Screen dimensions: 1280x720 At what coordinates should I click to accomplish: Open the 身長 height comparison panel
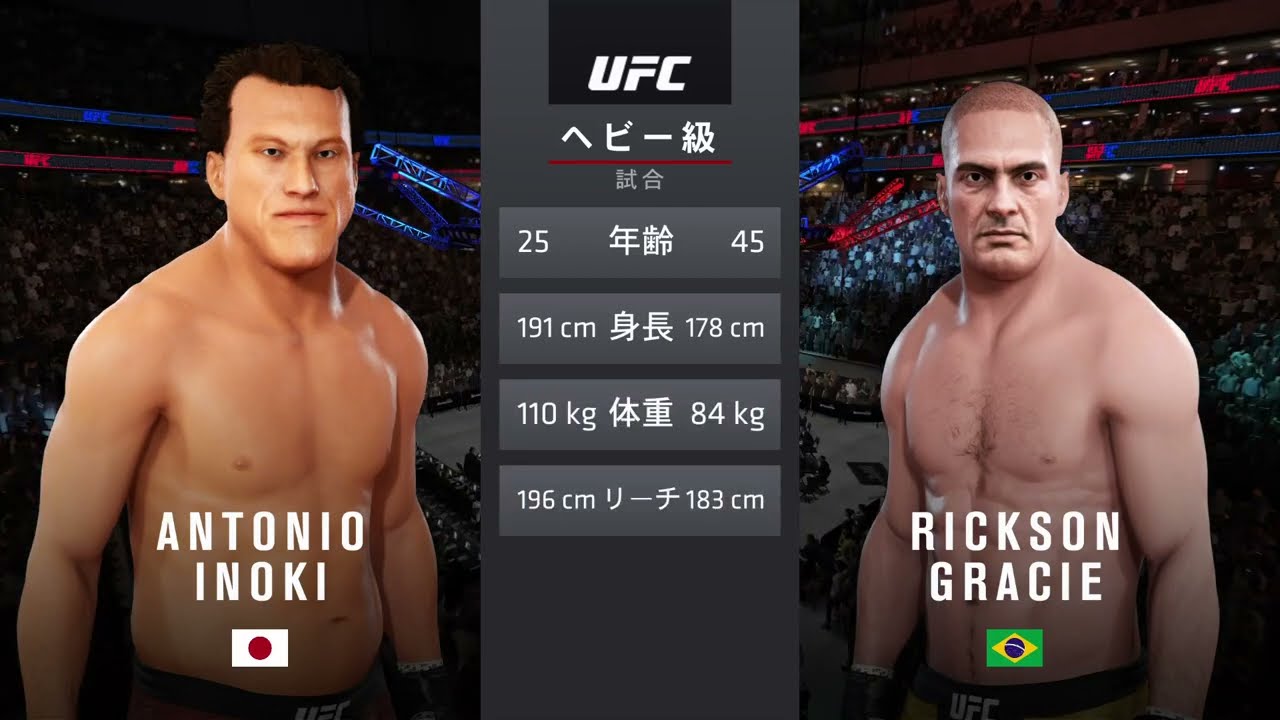639,328
